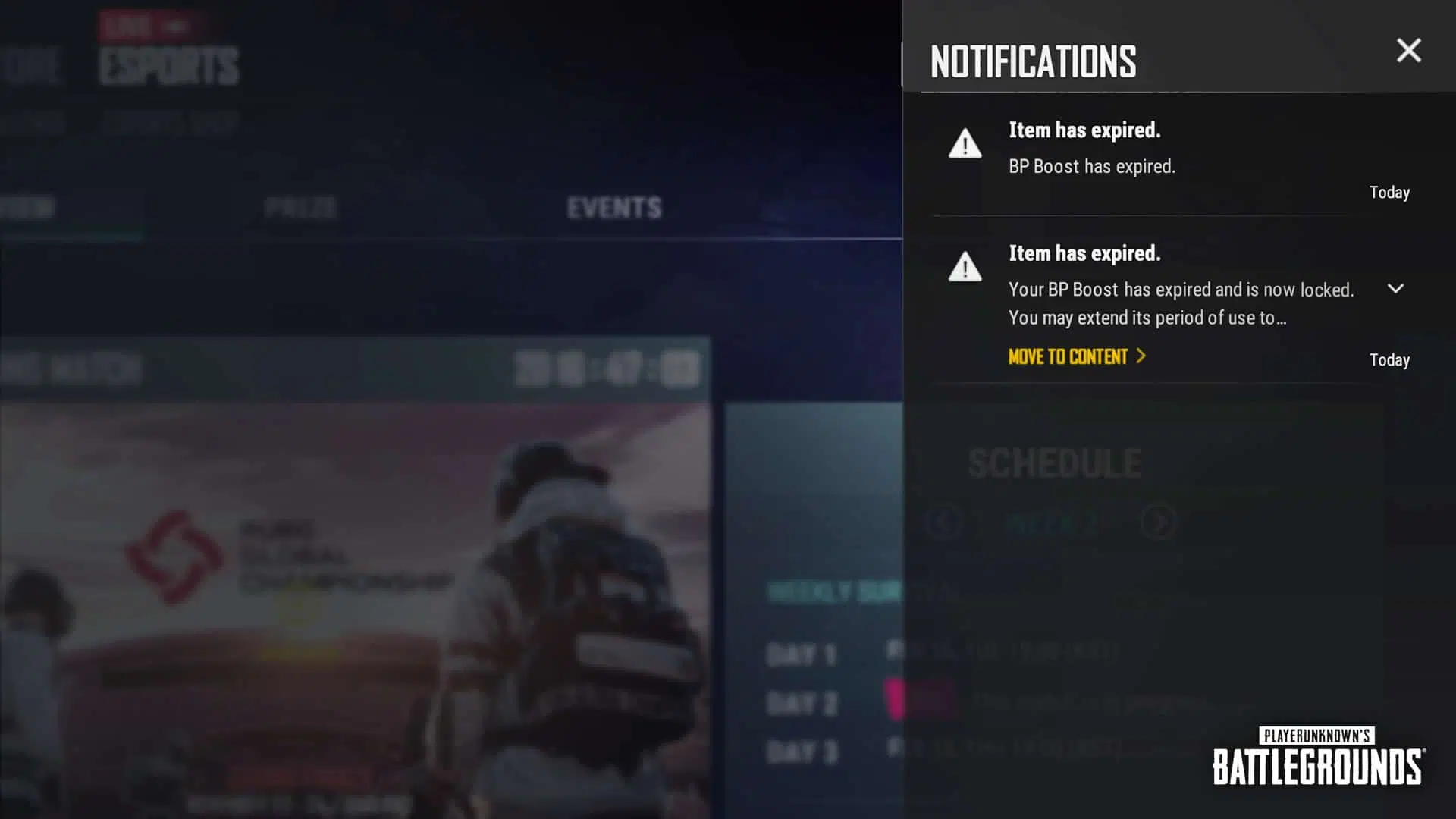Image resolution: width=1456 pixels, height=819 pixels.
Task: Select the DAY 2 schedule row
Action: tap(803, 704)
